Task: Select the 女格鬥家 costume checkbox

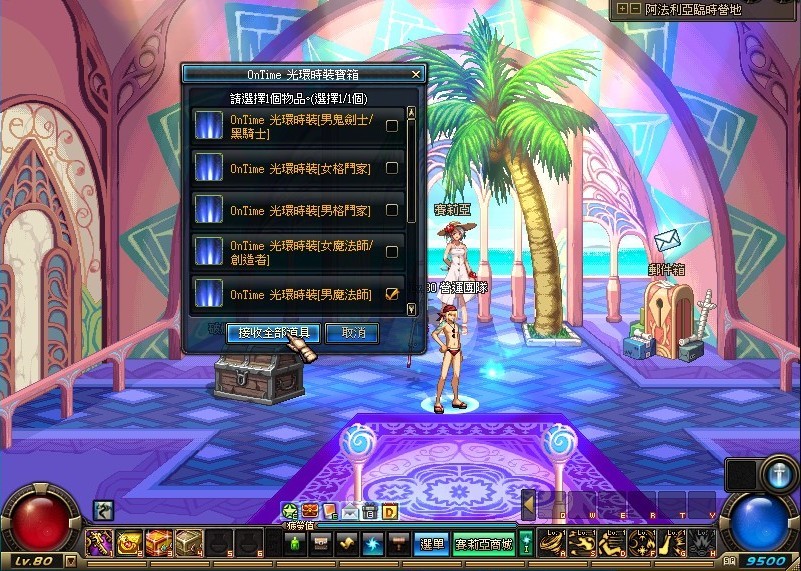Action: tap(392, 168)
